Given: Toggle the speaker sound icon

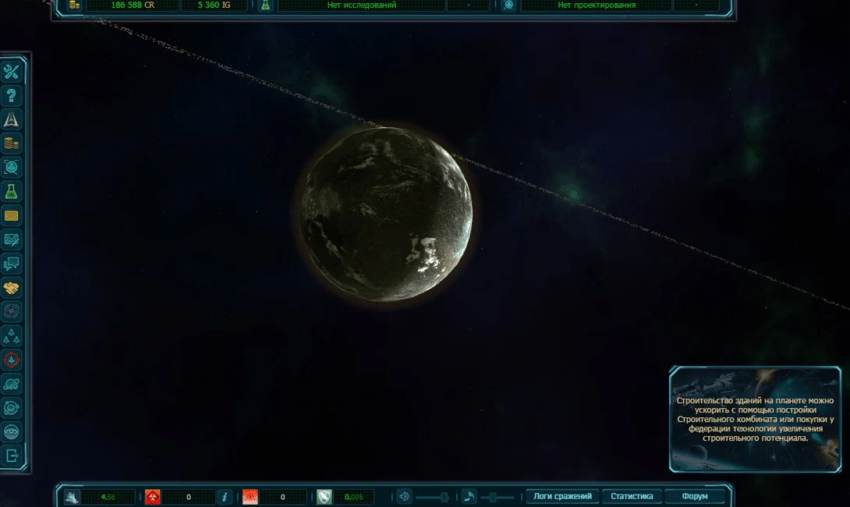Looking at the screenshot, I should pyautogui.click(x=403, y=496).
